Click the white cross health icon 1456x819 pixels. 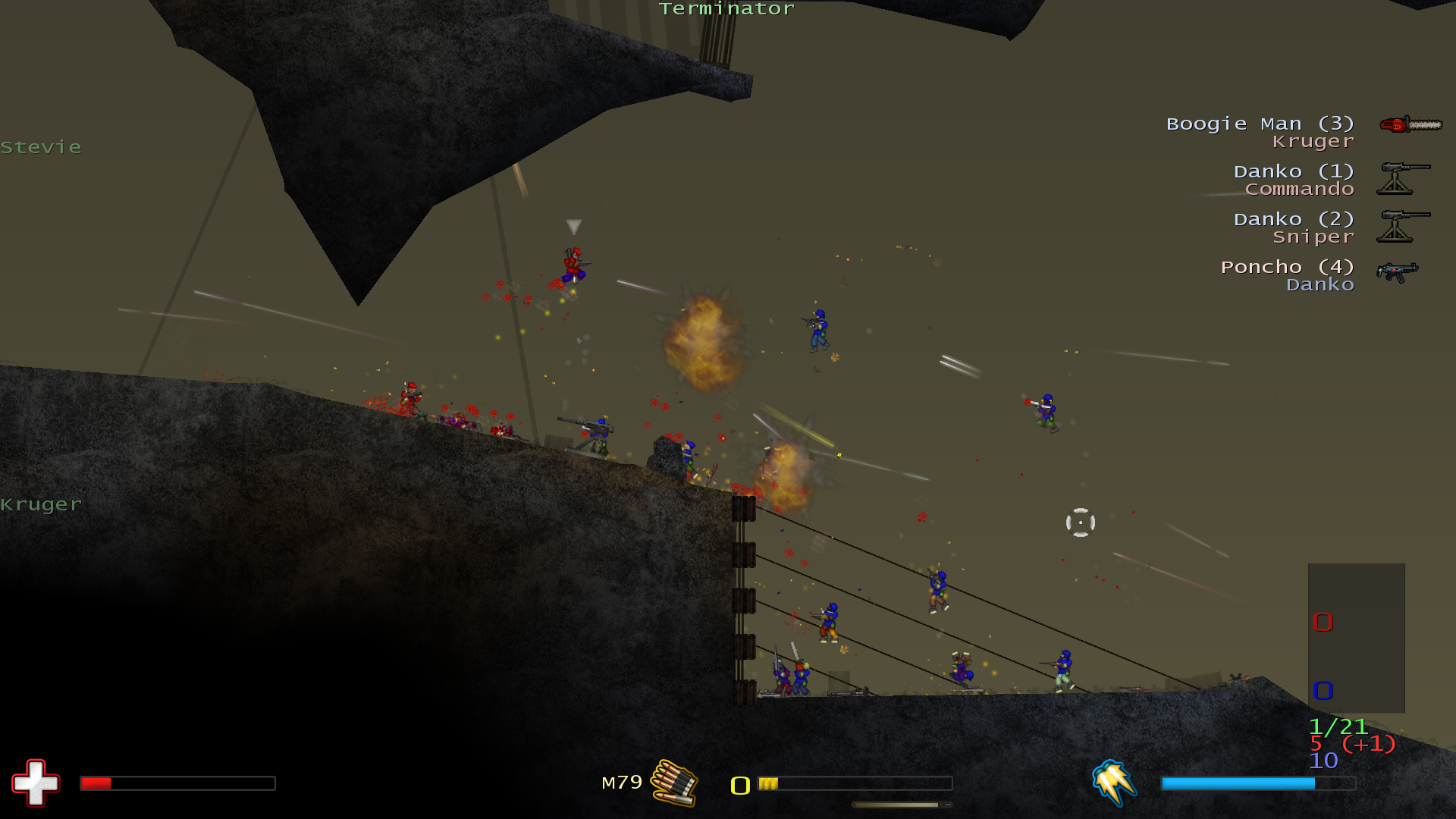pos(35,782)
